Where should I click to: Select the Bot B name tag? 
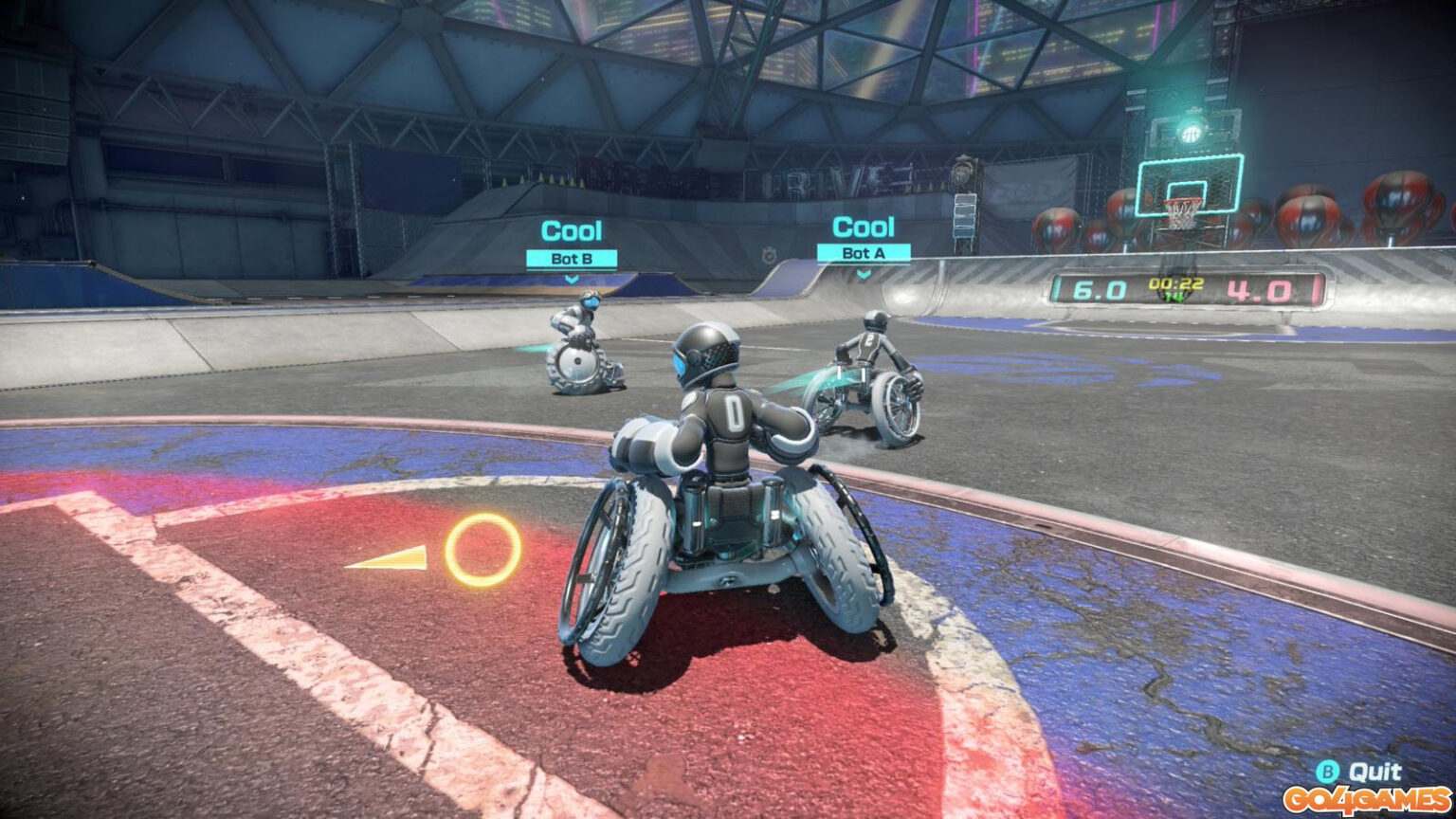point(572,258)
